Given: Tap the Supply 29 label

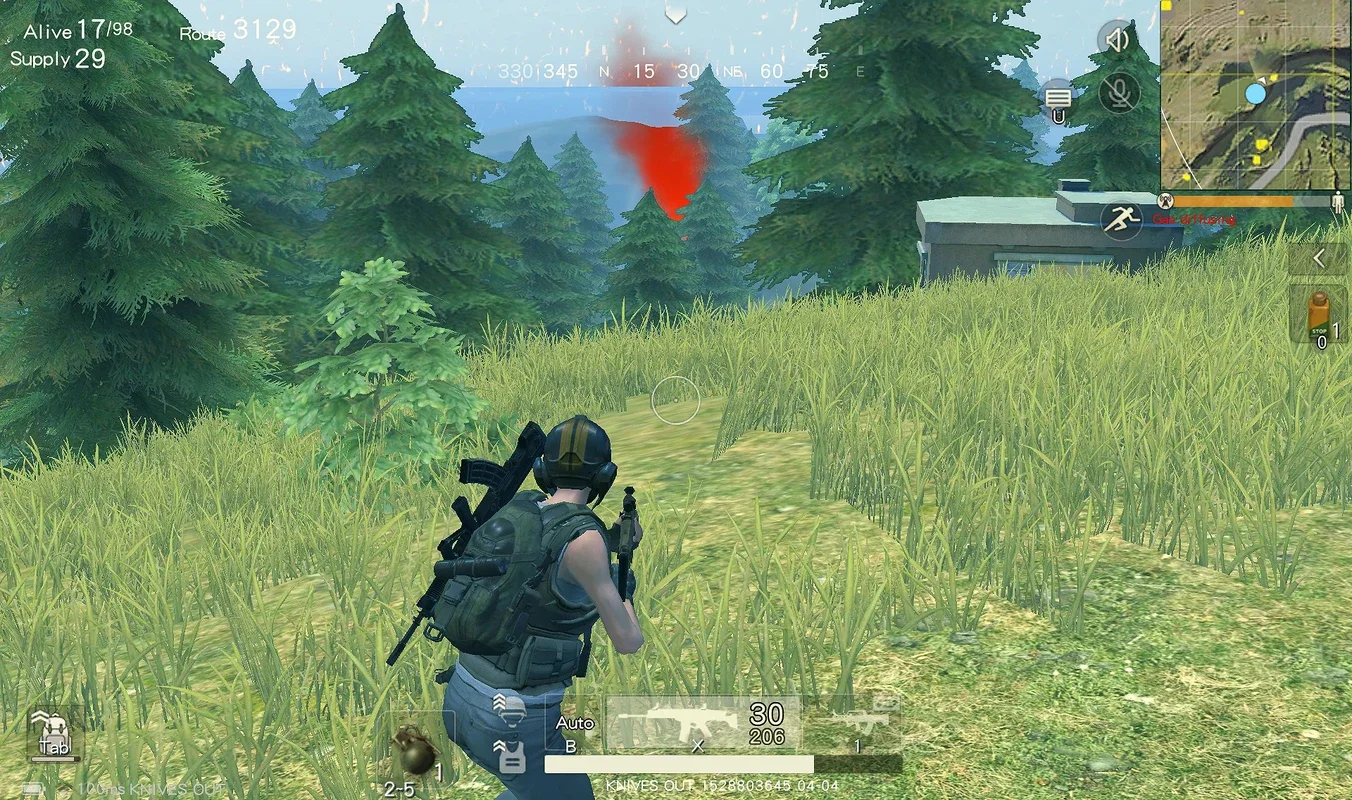Looking at the screenshot, I should [x=60, y=60].
